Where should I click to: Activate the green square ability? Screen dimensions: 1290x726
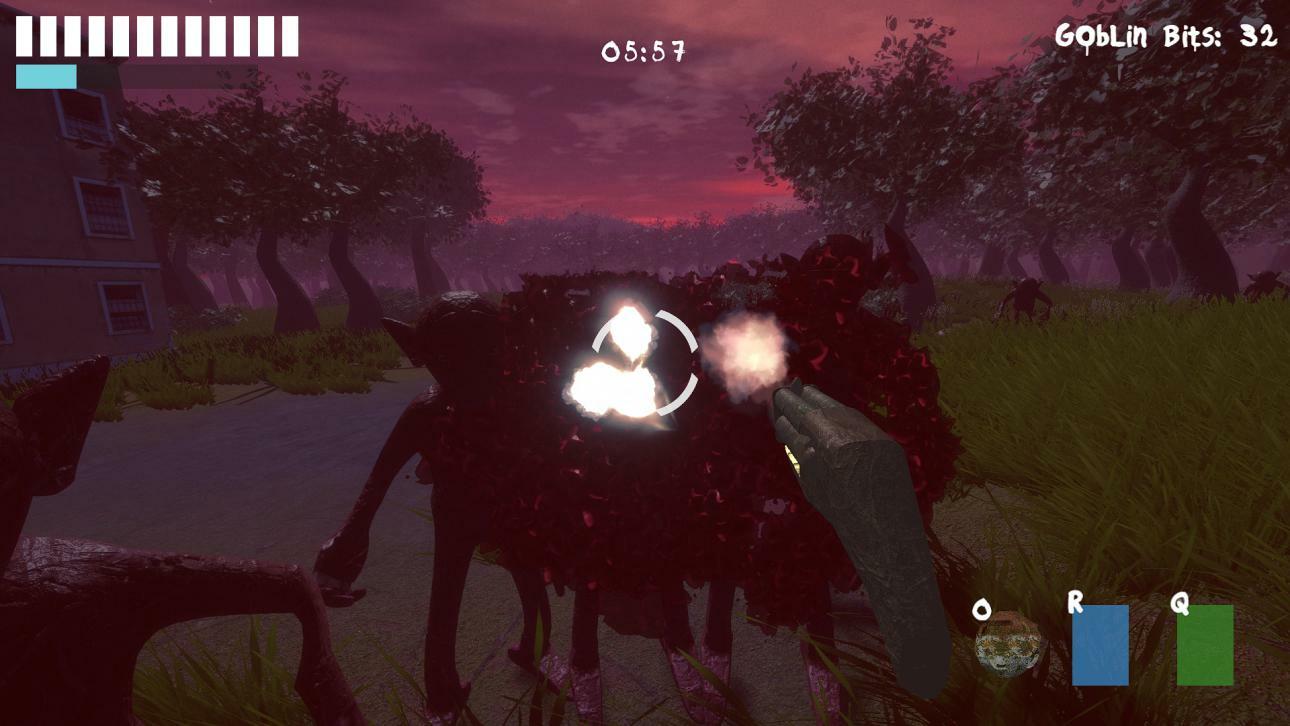pos(1204,645)
